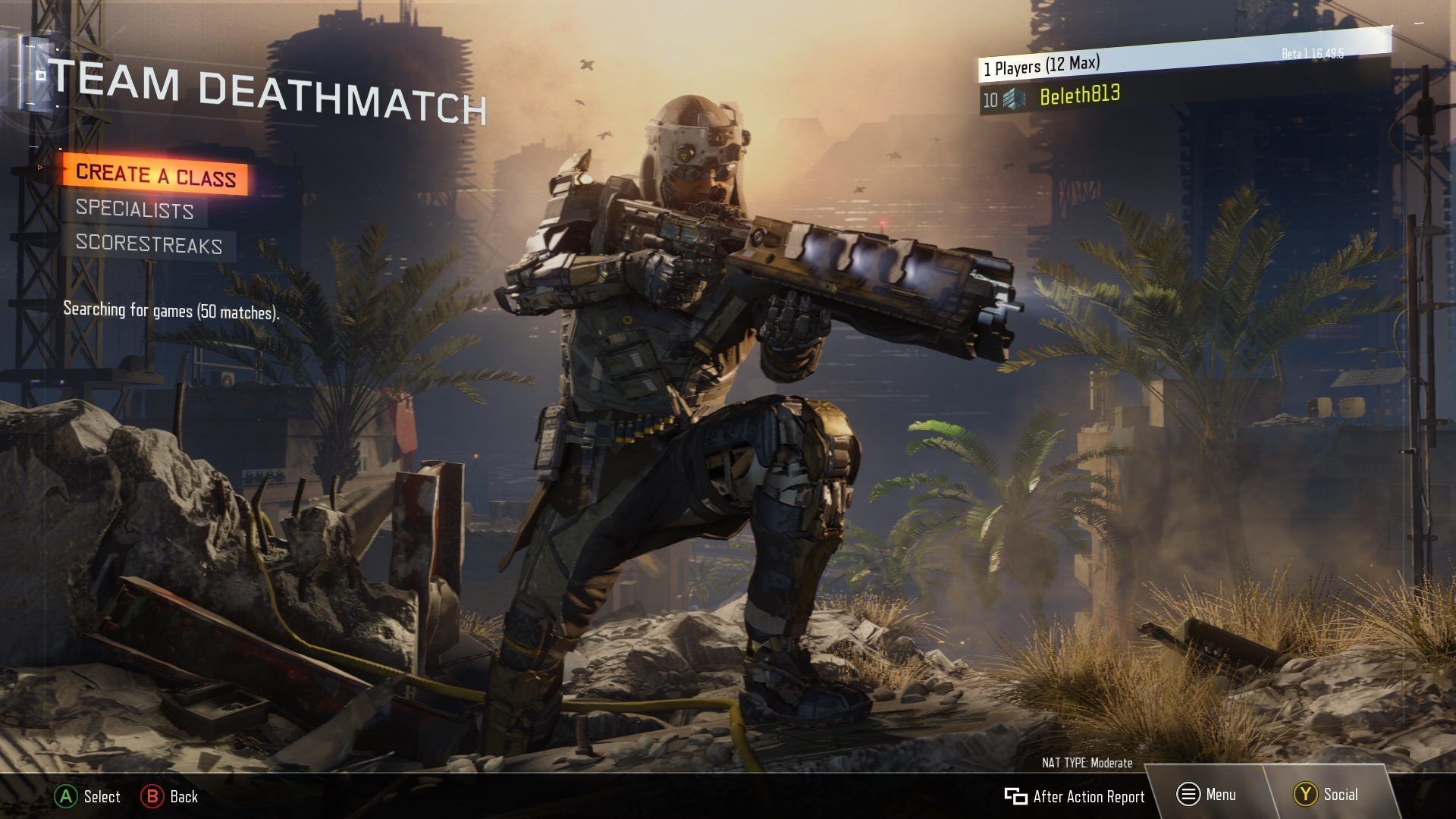Open the Scorestreaks menu

pyautogui.click(x=149, y=244)
